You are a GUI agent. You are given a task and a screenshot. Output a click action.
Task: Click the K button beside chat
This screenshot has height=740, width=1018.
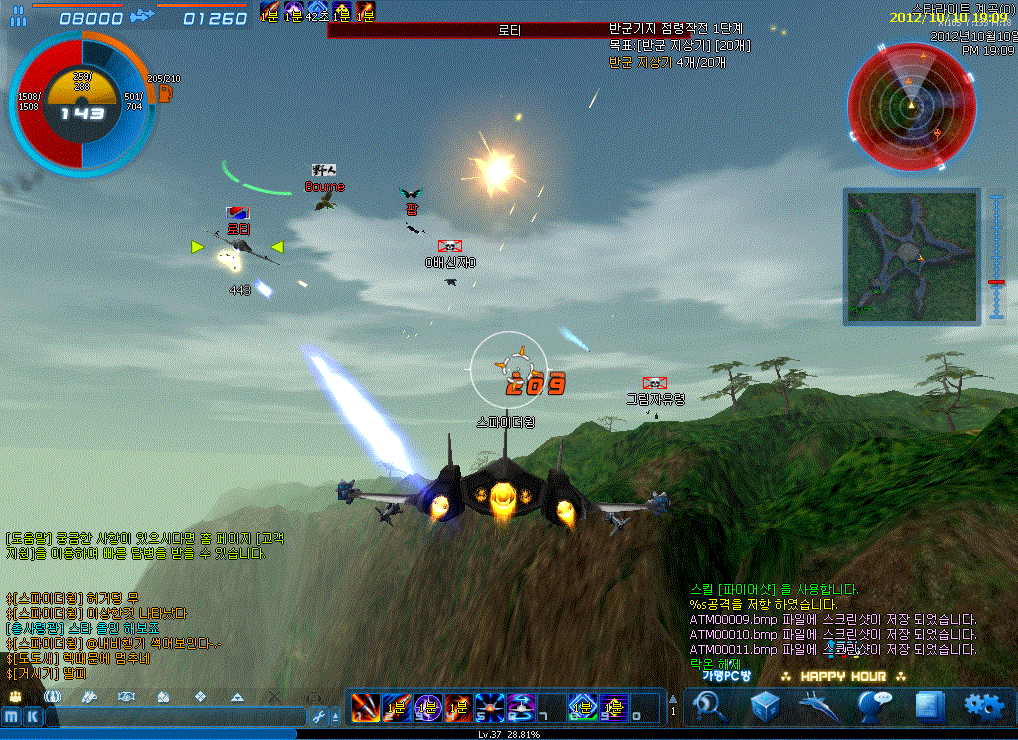point(33,716)
